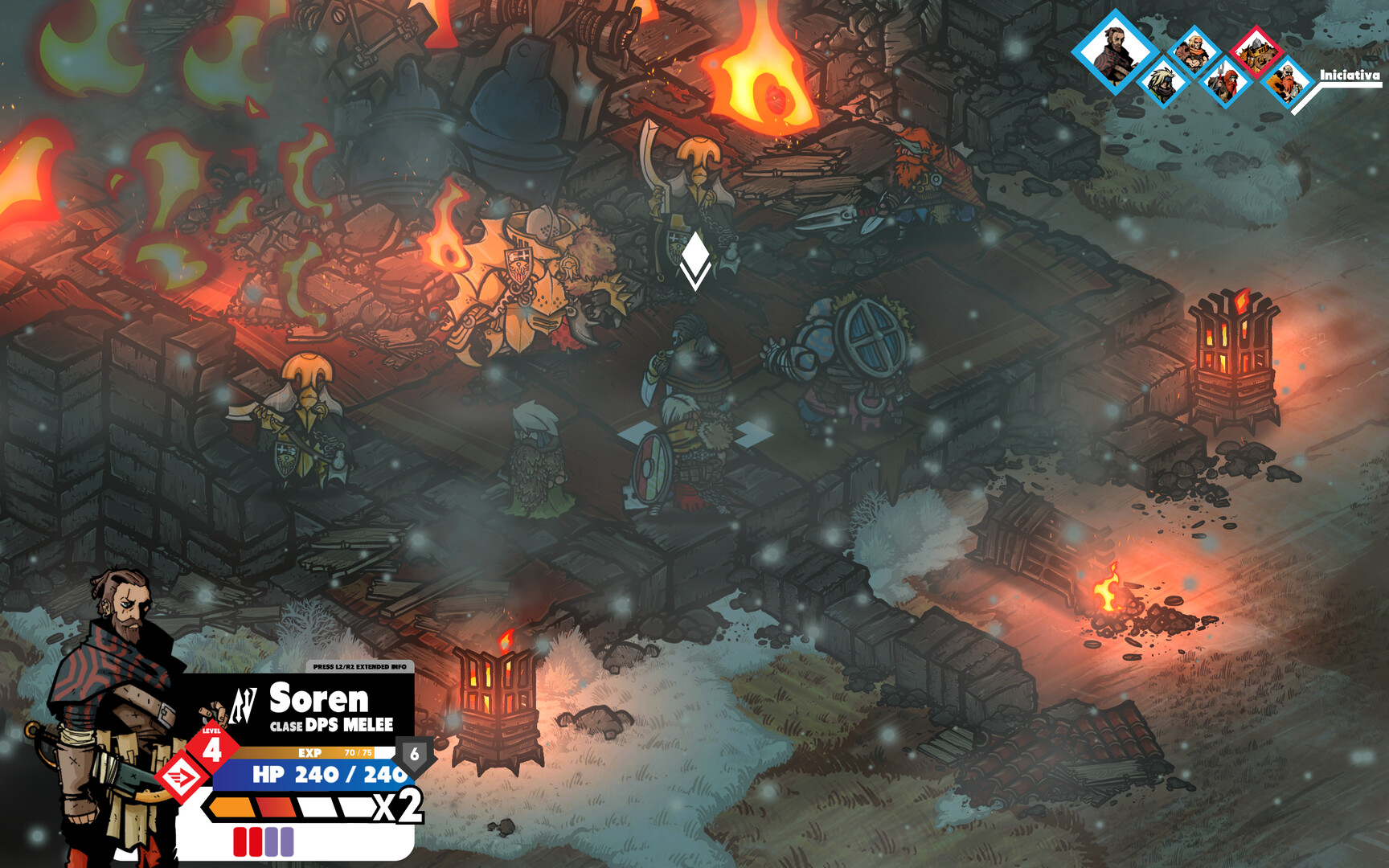The height and width of the screenshot is (868, 1389).
Task: Click the Iniciativa label in the top-right corner
Action: [x=1350, y=76]
